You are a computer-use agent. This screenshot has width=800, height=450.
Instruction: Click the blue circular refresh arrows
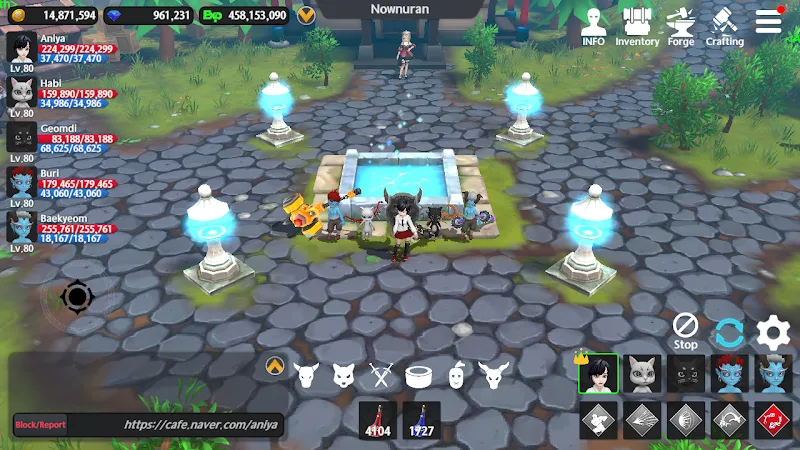[729, 332]
